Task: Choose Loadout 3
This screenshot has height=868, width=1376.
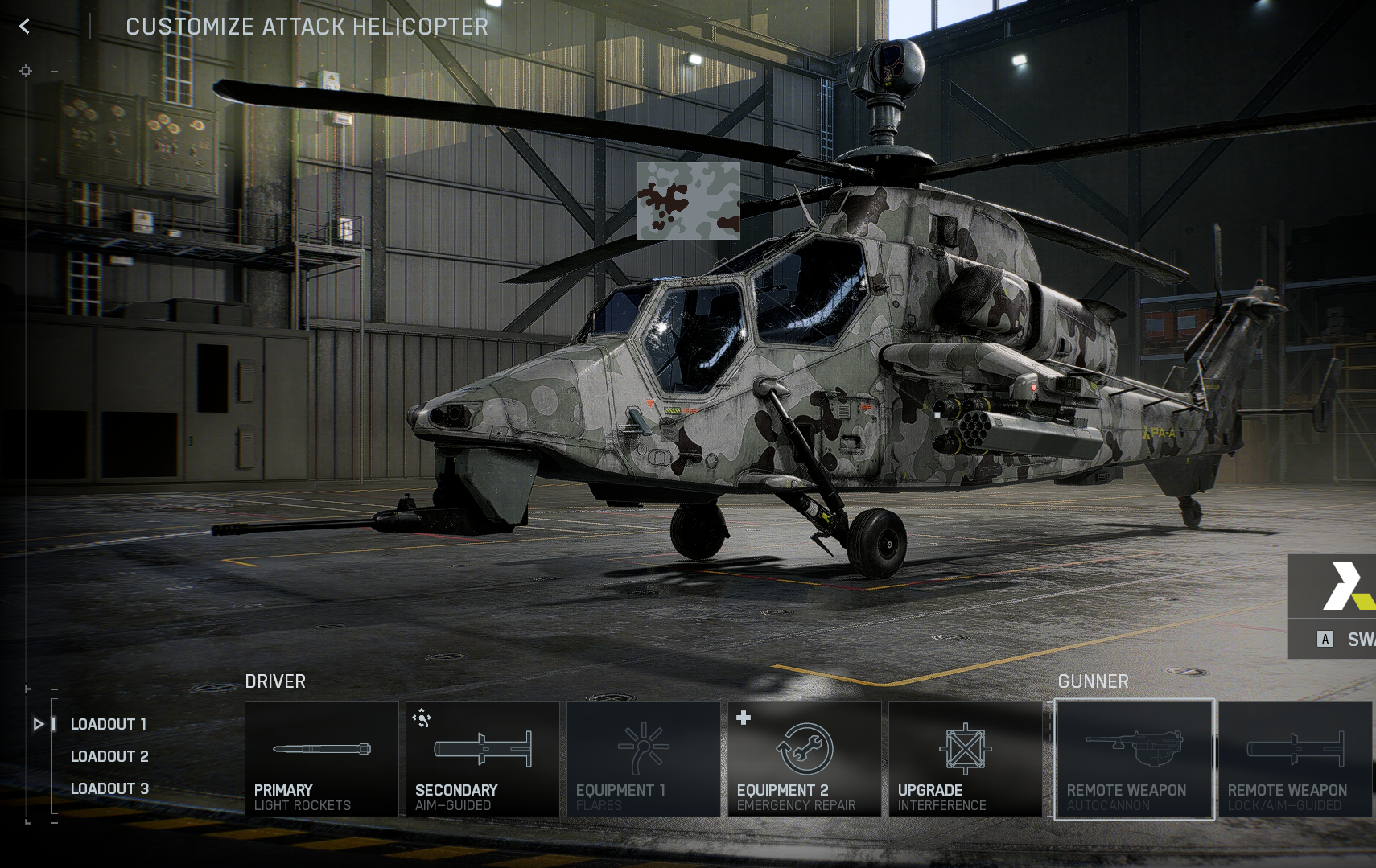Action: coord(109,788)
